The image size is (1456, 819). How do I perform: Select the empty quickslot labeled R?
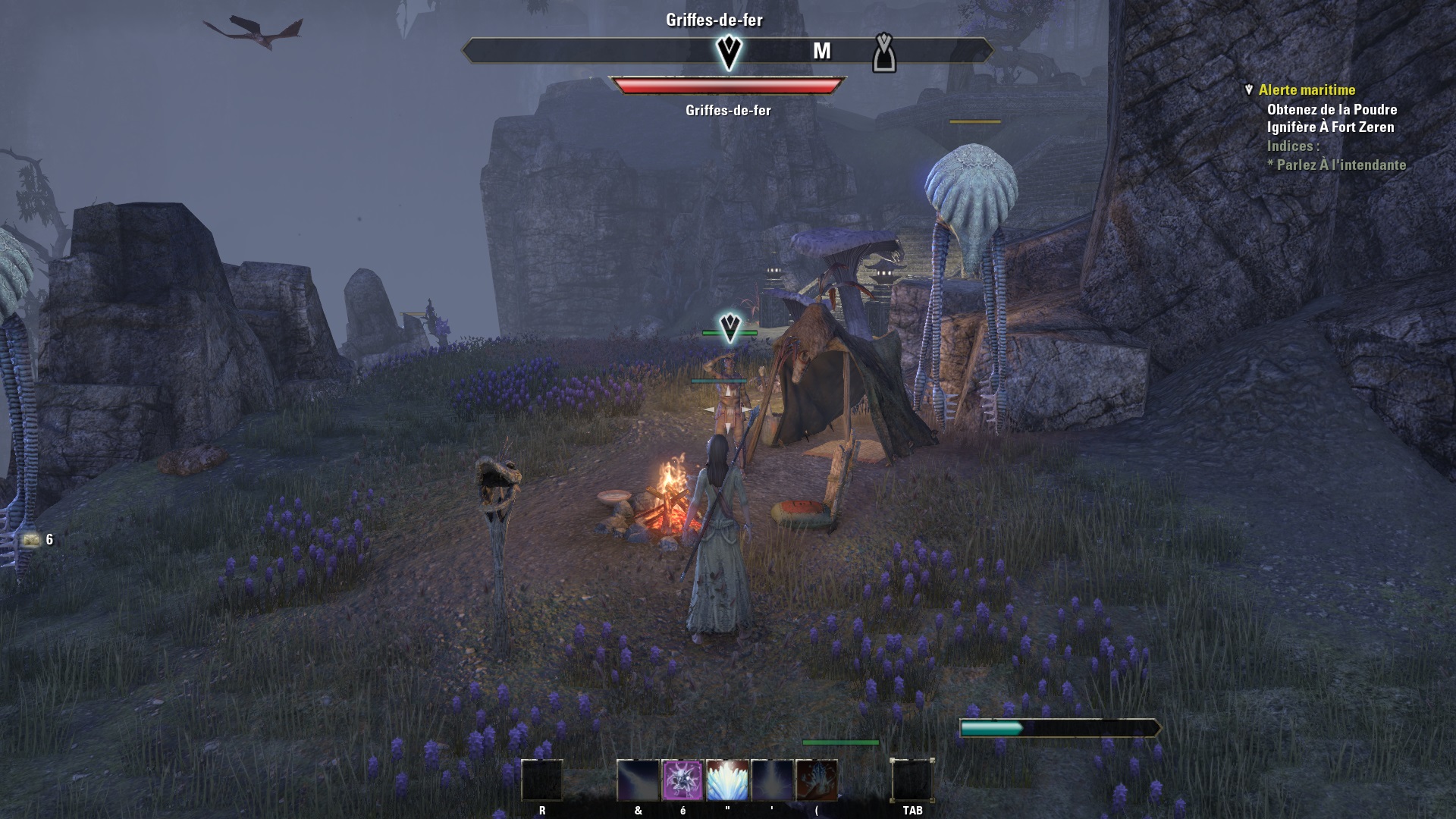point(542,780)
